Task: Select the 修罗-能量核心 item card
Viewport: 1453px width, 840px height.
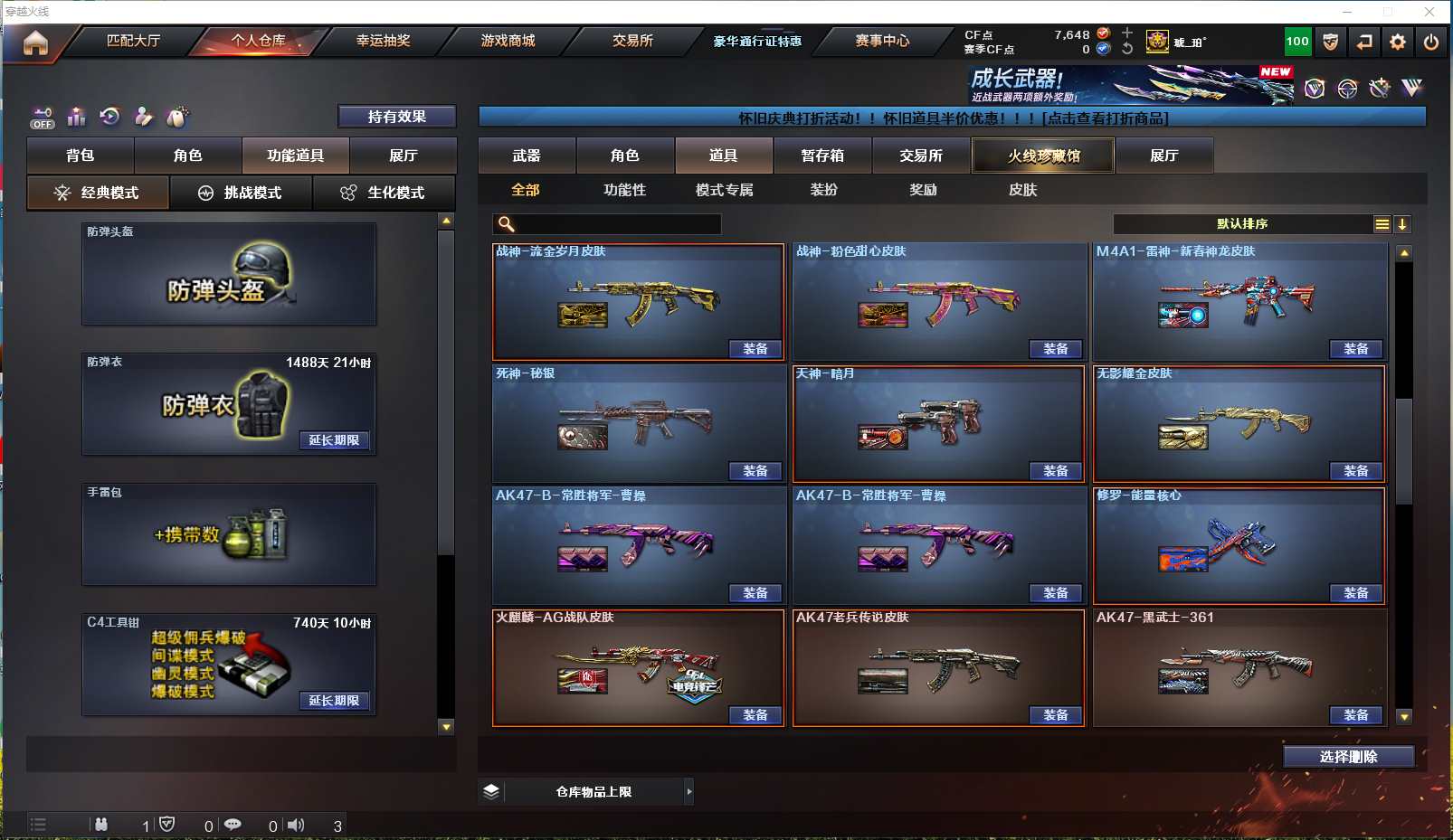Action: [x=1239, y=545]
